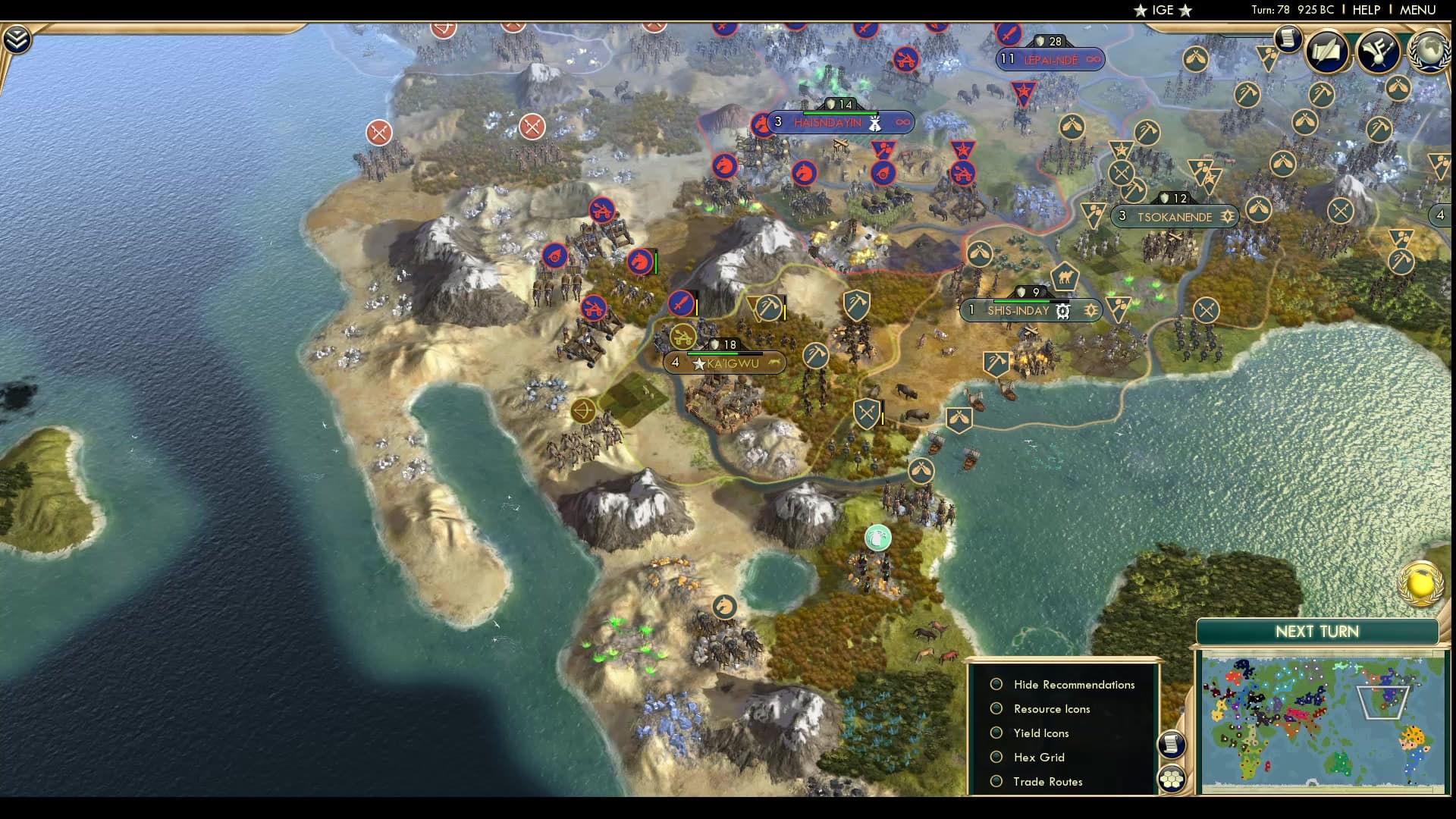Screen dimensions: 1456x819
Task: Click the sun icon beside the Tsokanende banner
Action: [x=1227, y=216]
